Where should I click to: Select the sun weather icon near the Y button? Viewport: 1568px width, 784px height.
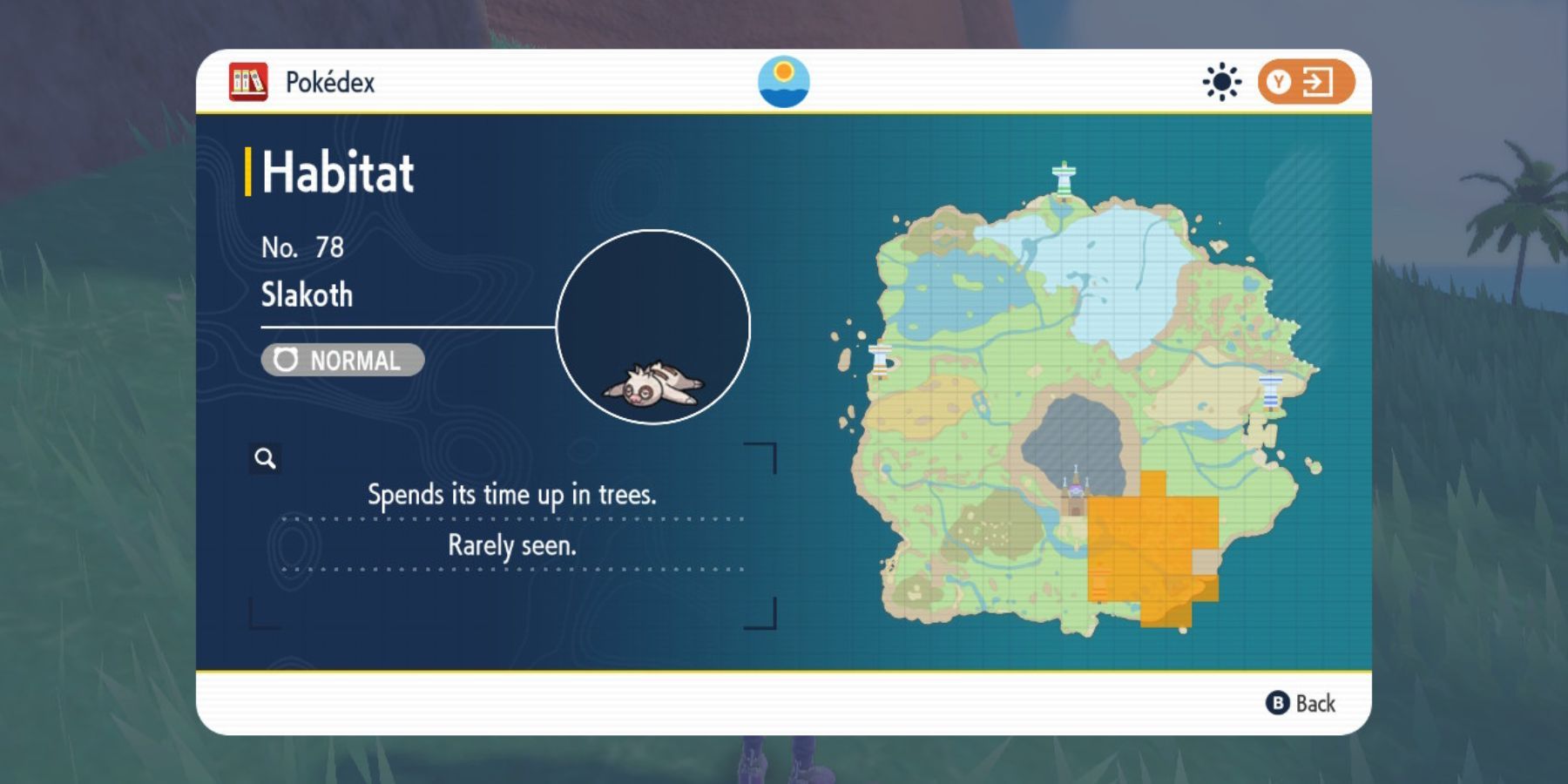pos(1224,81)
